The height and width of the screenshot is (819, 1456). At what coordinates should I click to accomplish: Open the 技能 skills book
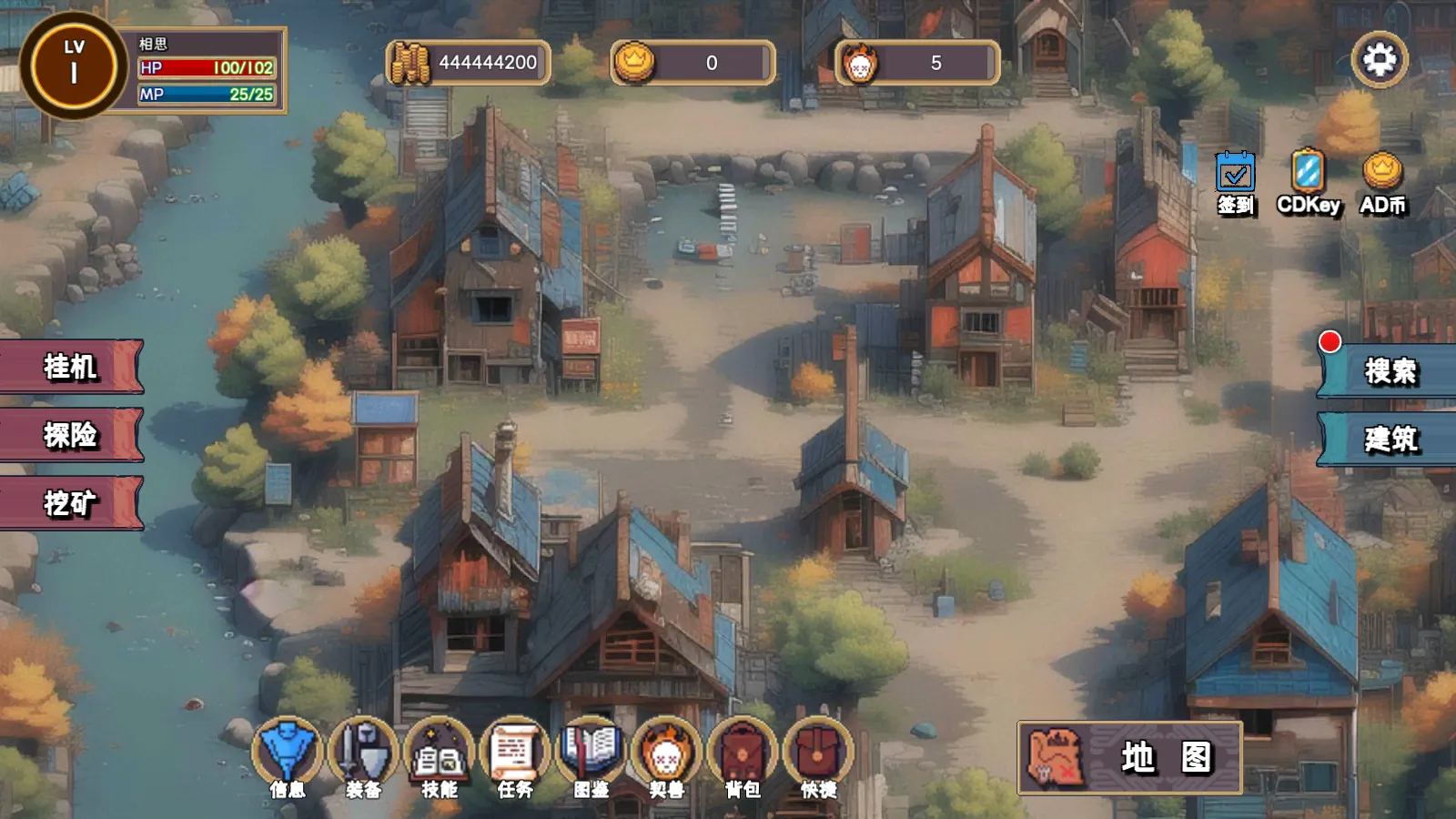click(440, 757)
